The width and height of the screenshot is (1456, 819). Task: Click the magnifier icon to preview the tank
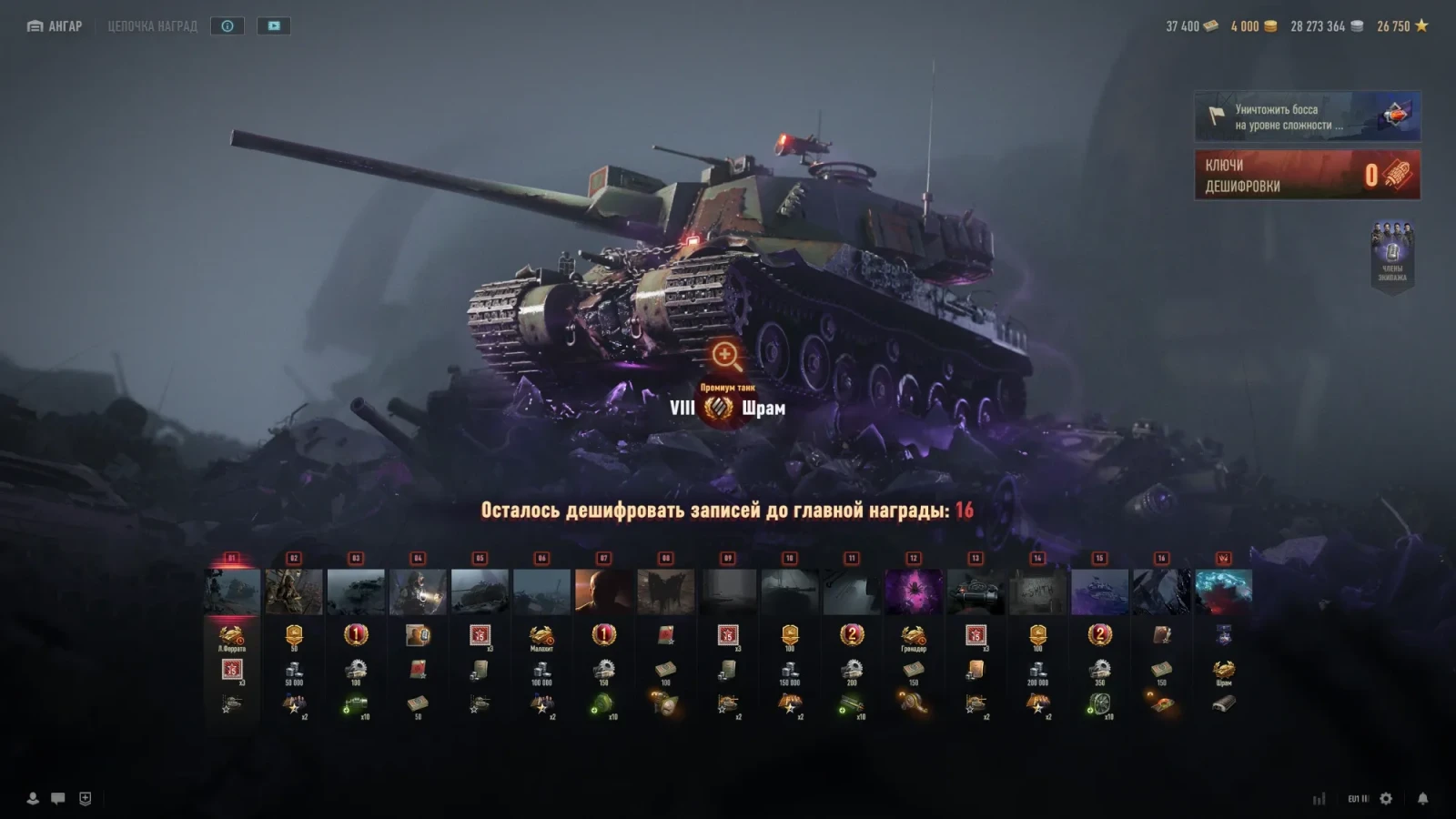tap(726, 355)
